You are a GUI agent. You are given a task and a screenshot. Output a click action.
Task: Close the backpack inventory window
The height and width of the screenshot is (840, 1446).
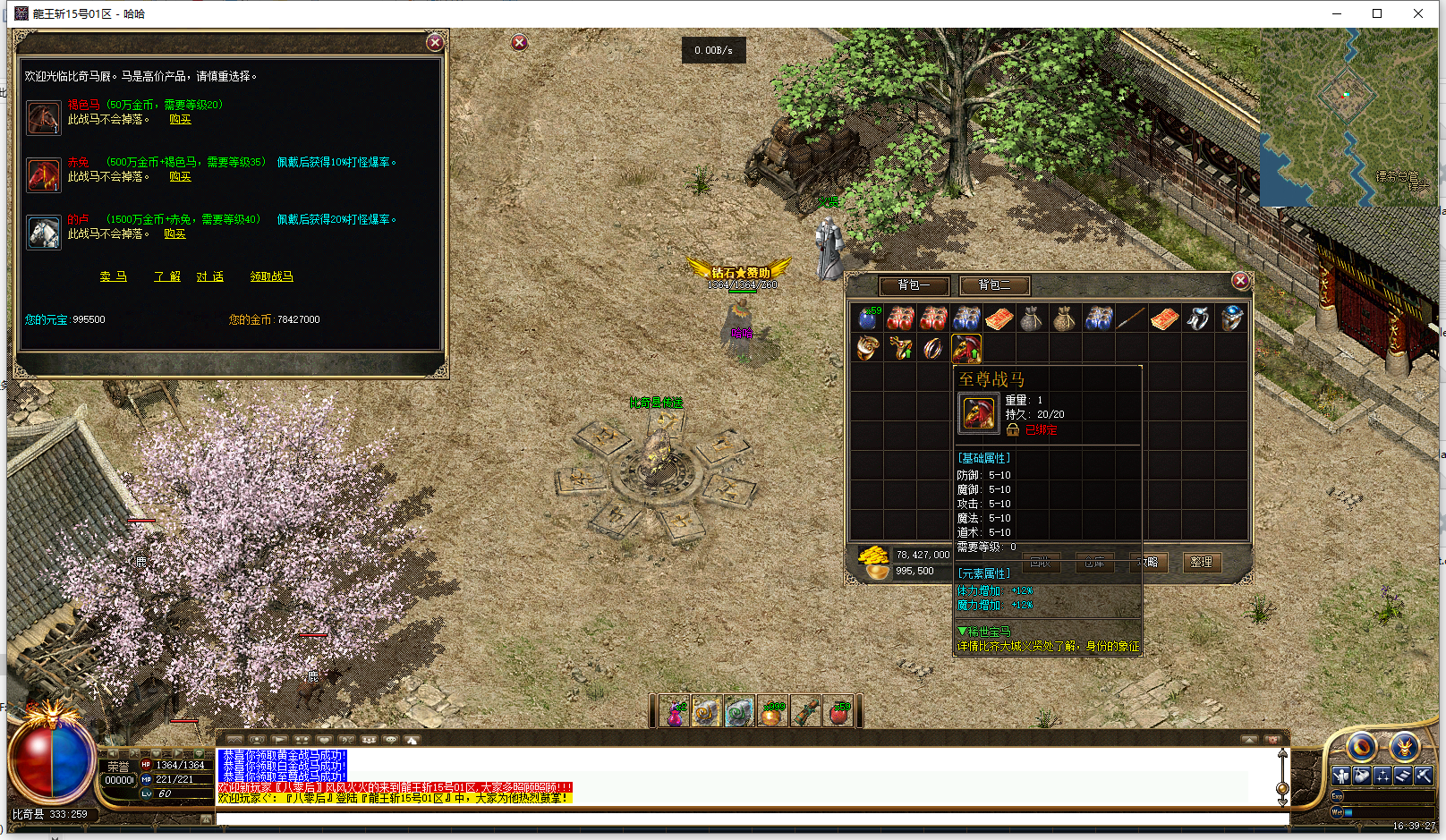[1240, 281]
